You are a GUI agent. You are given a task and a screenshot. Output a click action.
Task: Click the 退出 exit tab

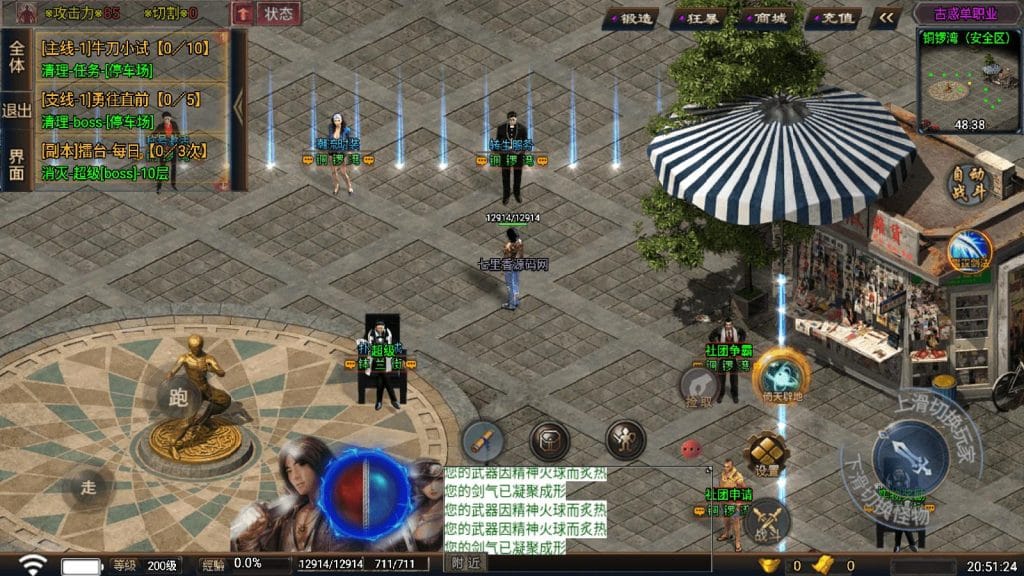[16, 111]
